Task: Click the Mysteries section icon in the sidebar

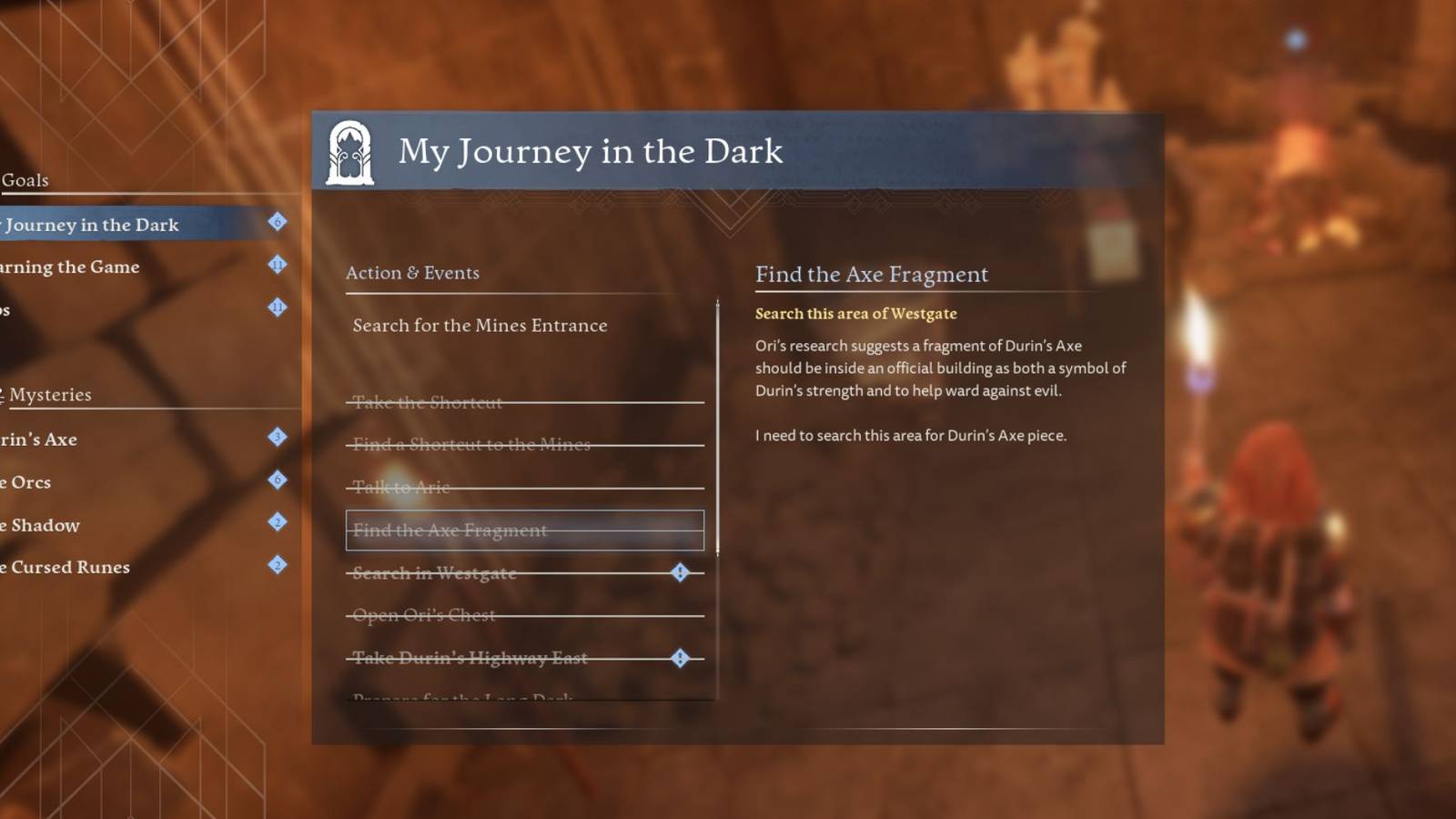Action: 5,393
